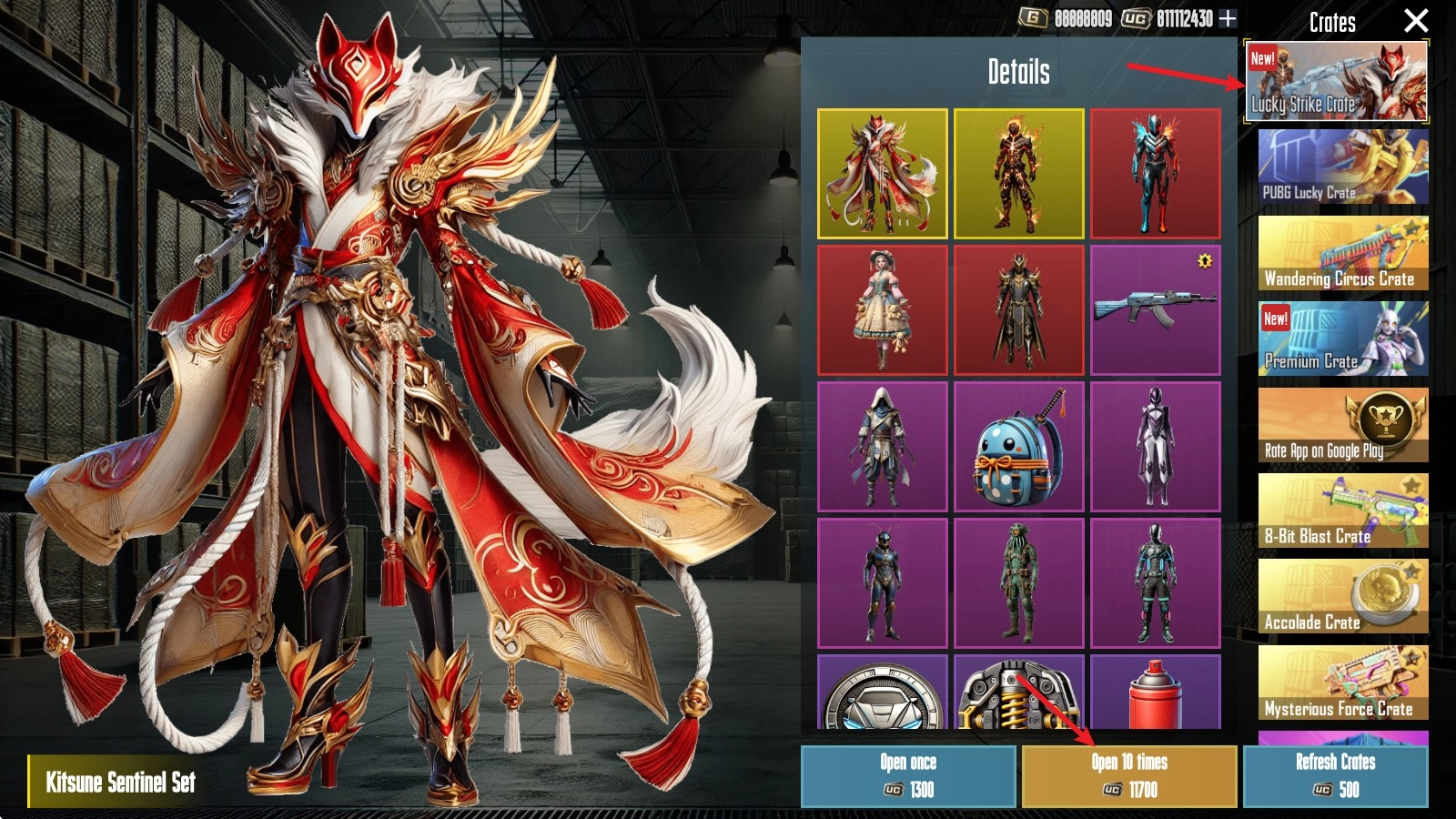This screenshot has width=1456, height=819.
Task: Open the crate once for 1300 UC
Action: pyautogui.click(x=908, y=776)
